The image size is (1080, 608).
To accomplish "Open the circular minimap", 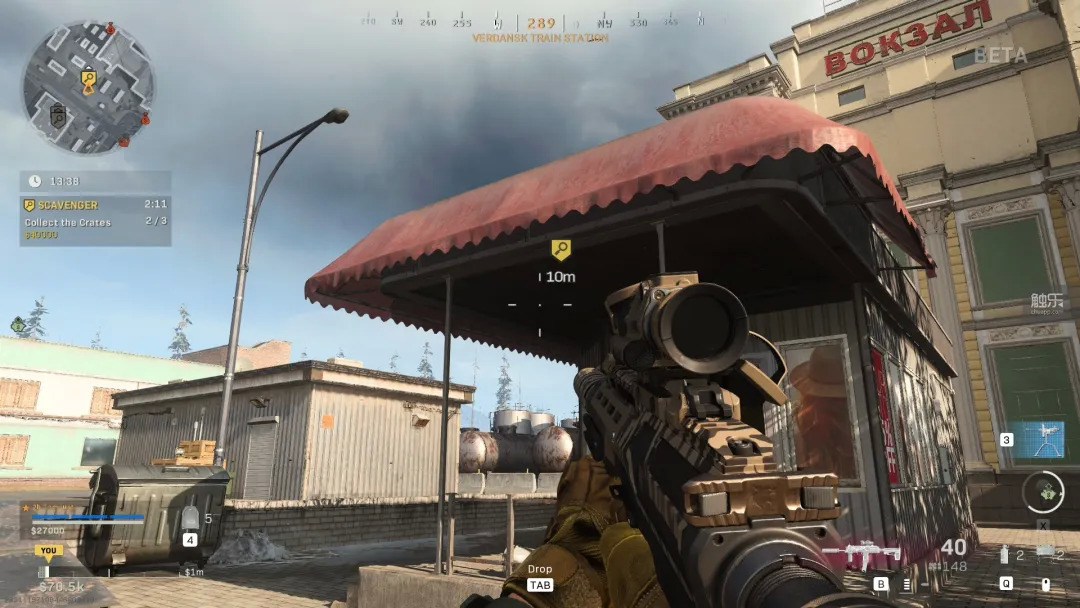I will tap(88, 86).
